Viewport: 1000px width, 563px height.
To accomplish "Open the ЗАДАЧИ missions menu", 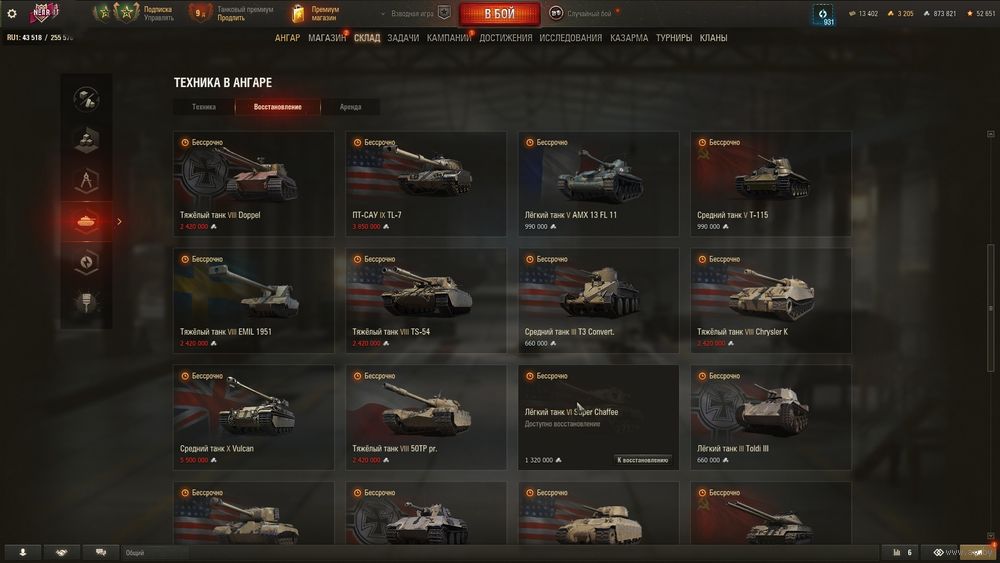I will tap(403, 38).
